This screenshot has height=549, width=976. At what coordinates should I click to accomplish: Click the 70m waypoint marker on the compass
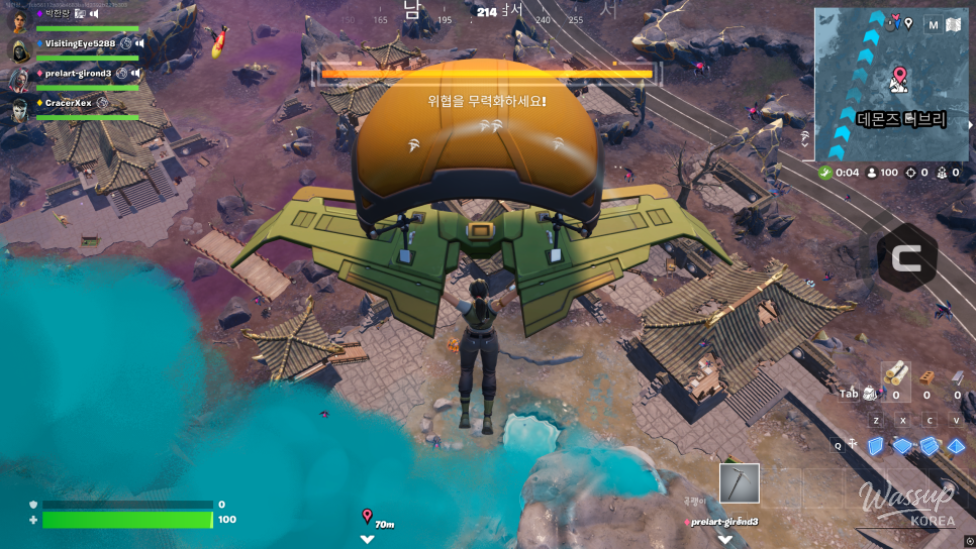(368, 518)
